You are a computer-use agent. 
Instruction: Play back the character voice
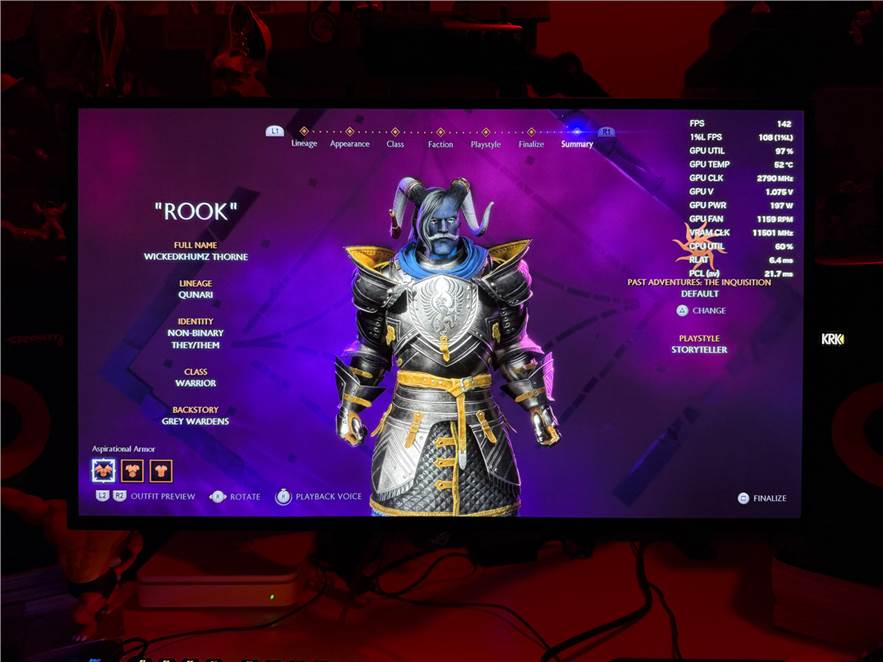(320, 497)
